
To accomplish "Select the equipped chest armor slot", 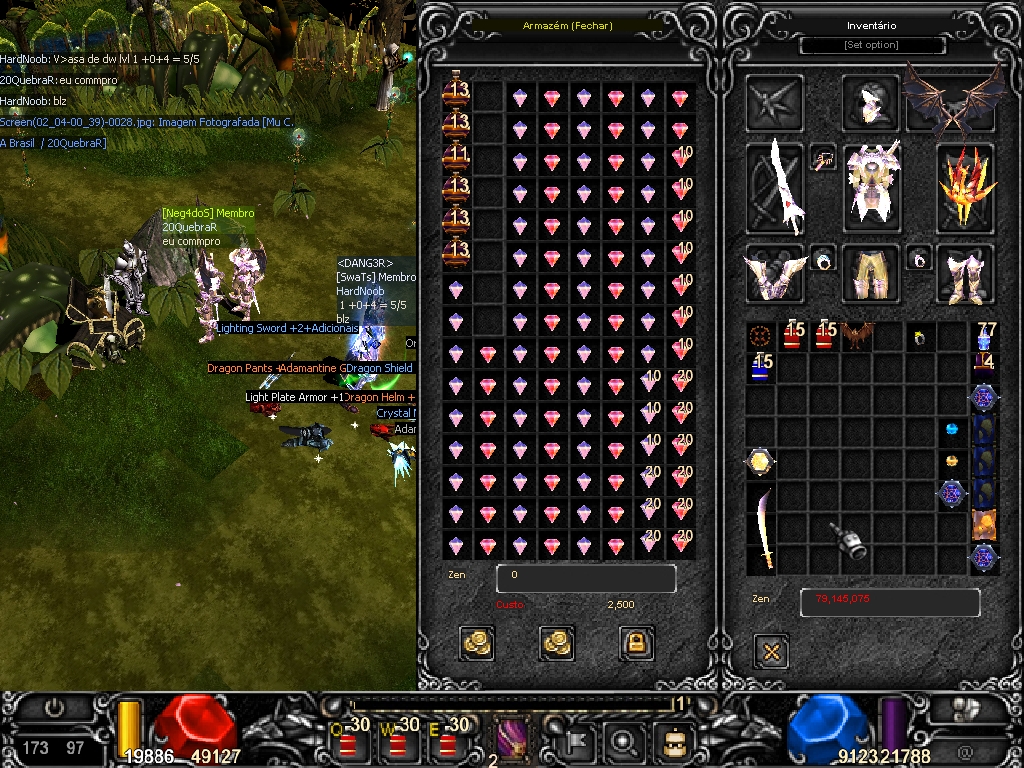I will pyautogui.click(x=870, y=186).
